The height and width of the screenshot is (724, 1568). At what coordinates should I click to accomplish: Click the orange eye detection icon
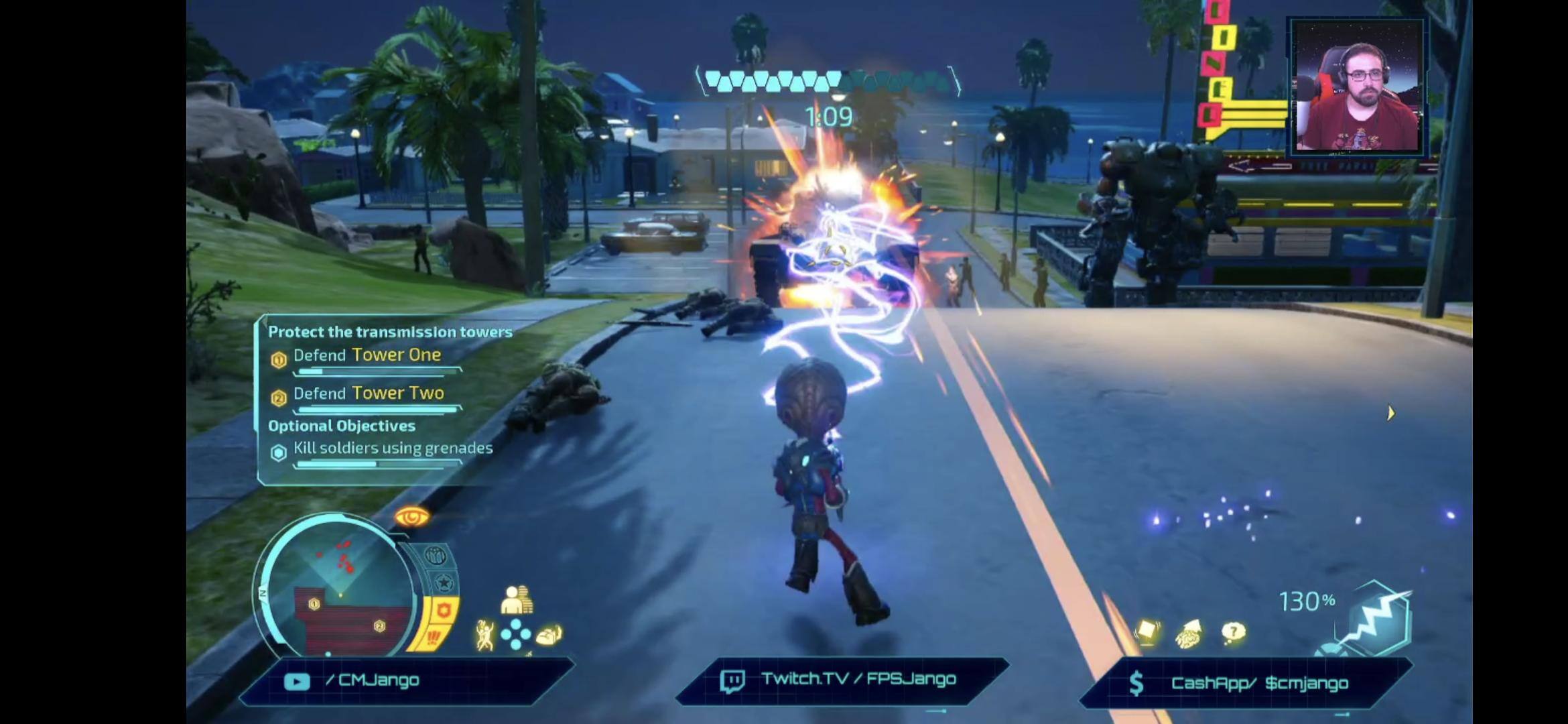point(411,517)
